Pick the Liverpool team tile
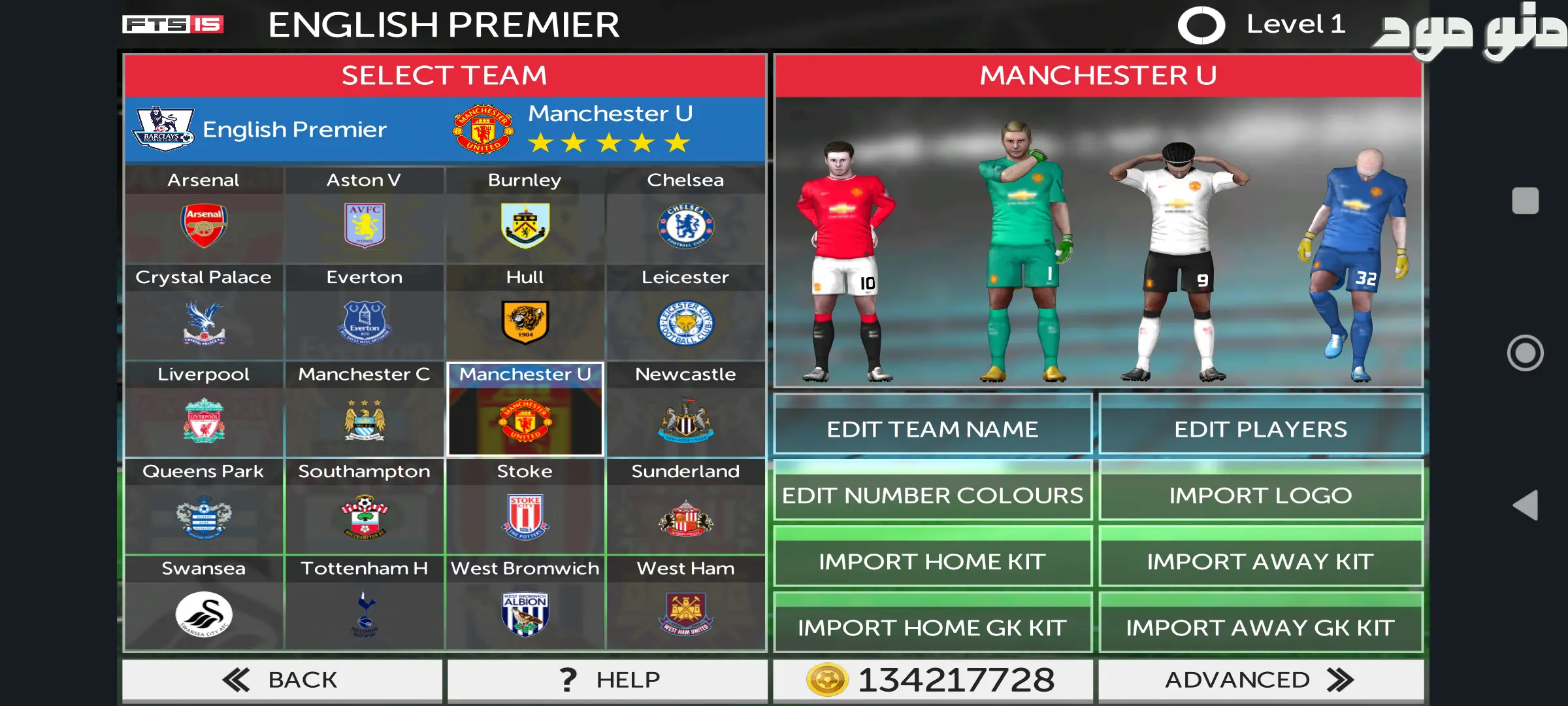Screen dimensions: 1568x706 coord(203,410)
